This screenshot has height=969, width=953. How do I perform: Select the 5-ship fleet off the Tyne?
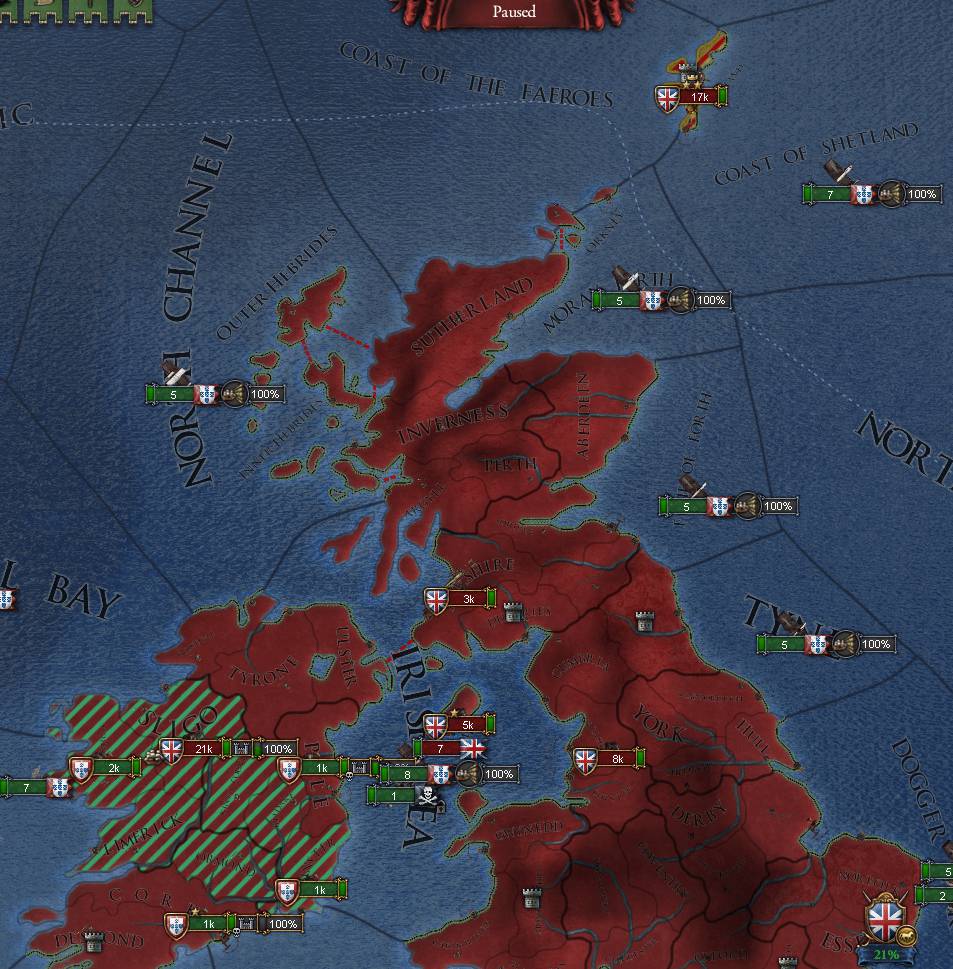pos(785,644)
